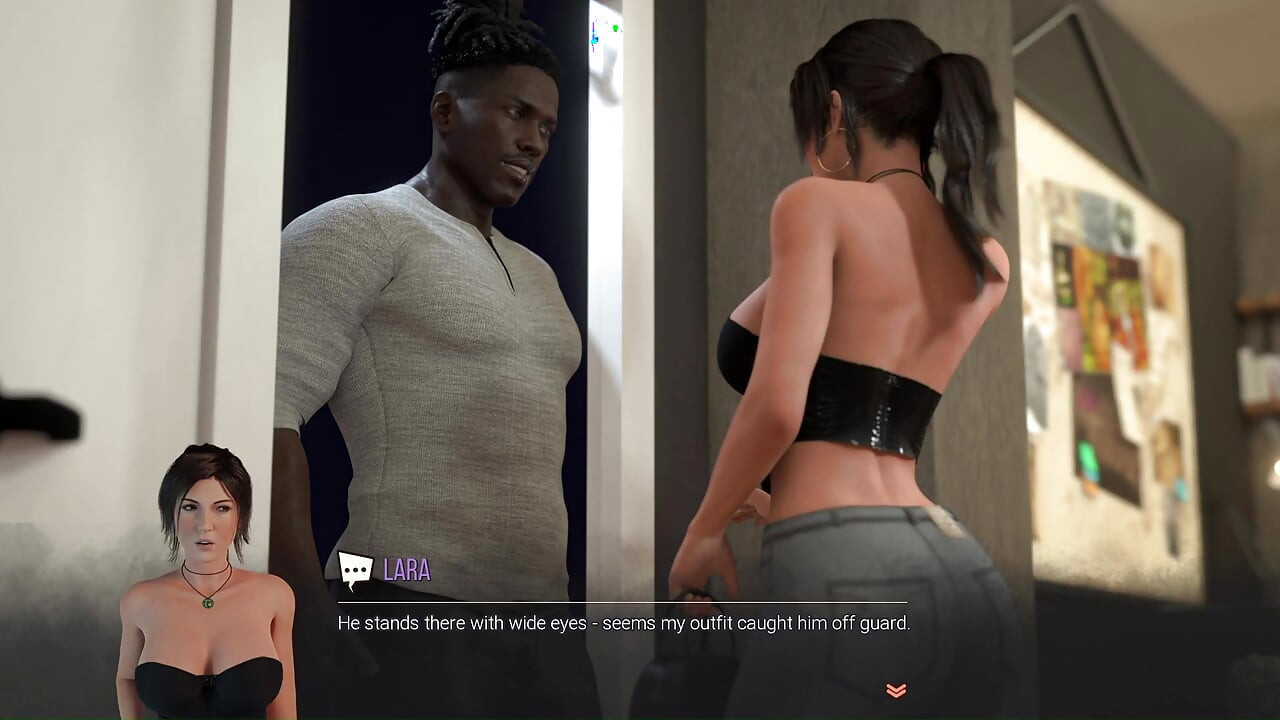The image size is (1280, 720).
Task: Expand the dialogue using the chevron indicator
Action: 895,689
